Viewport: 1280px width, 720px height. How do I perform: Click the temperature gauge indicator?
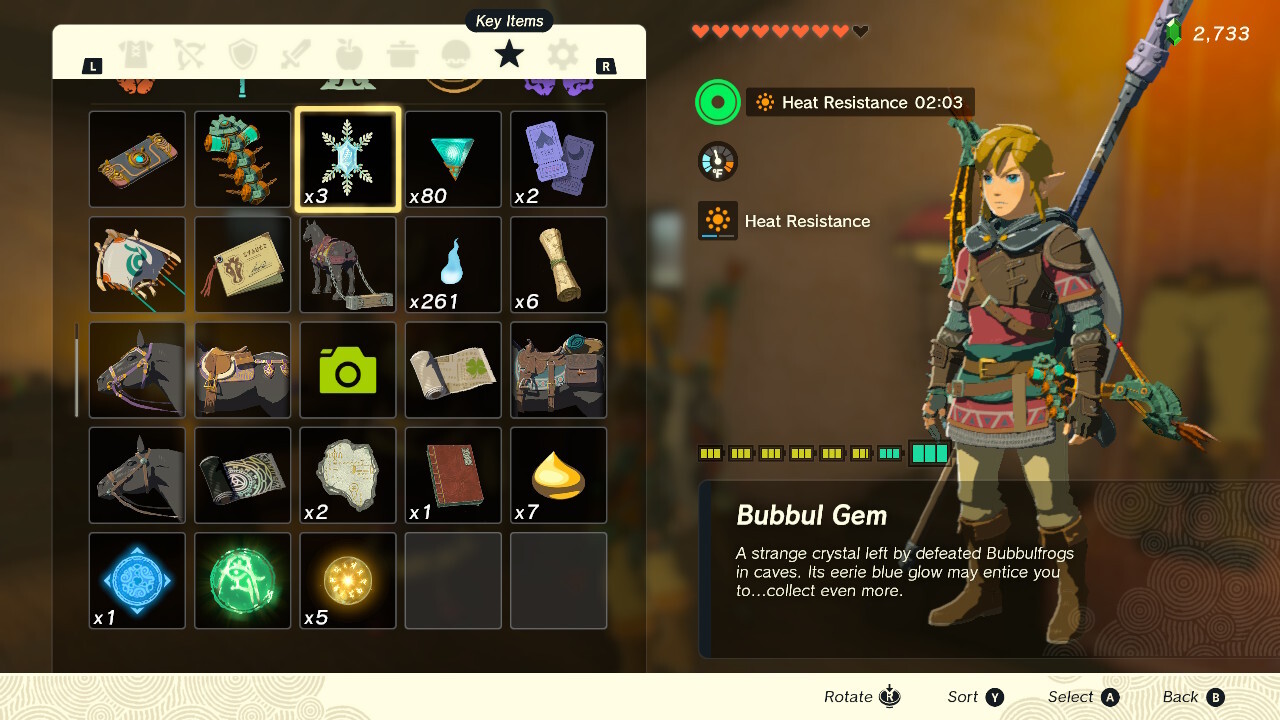717,160
